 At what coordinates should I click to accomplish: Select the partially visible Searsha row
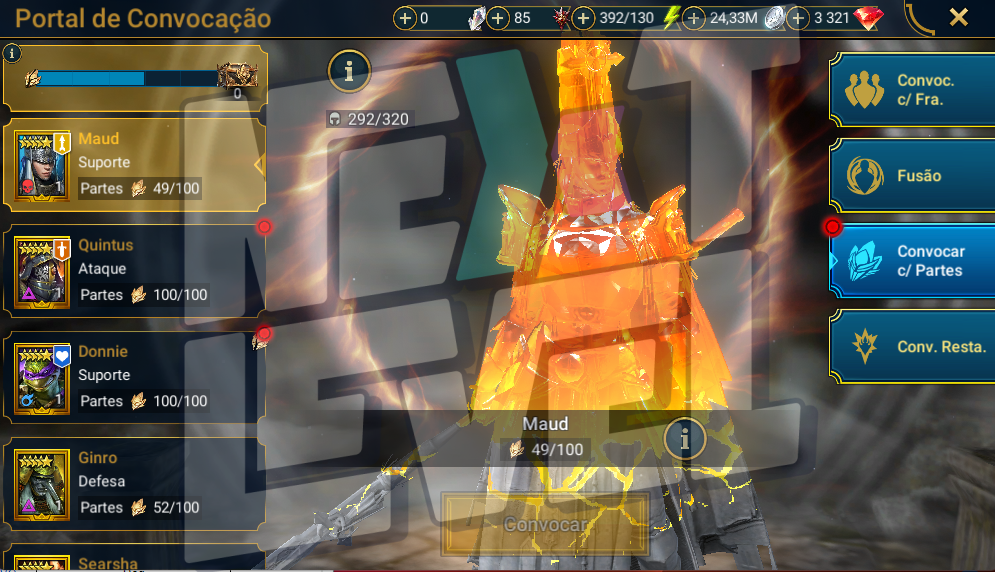click(x=135, y=560)
